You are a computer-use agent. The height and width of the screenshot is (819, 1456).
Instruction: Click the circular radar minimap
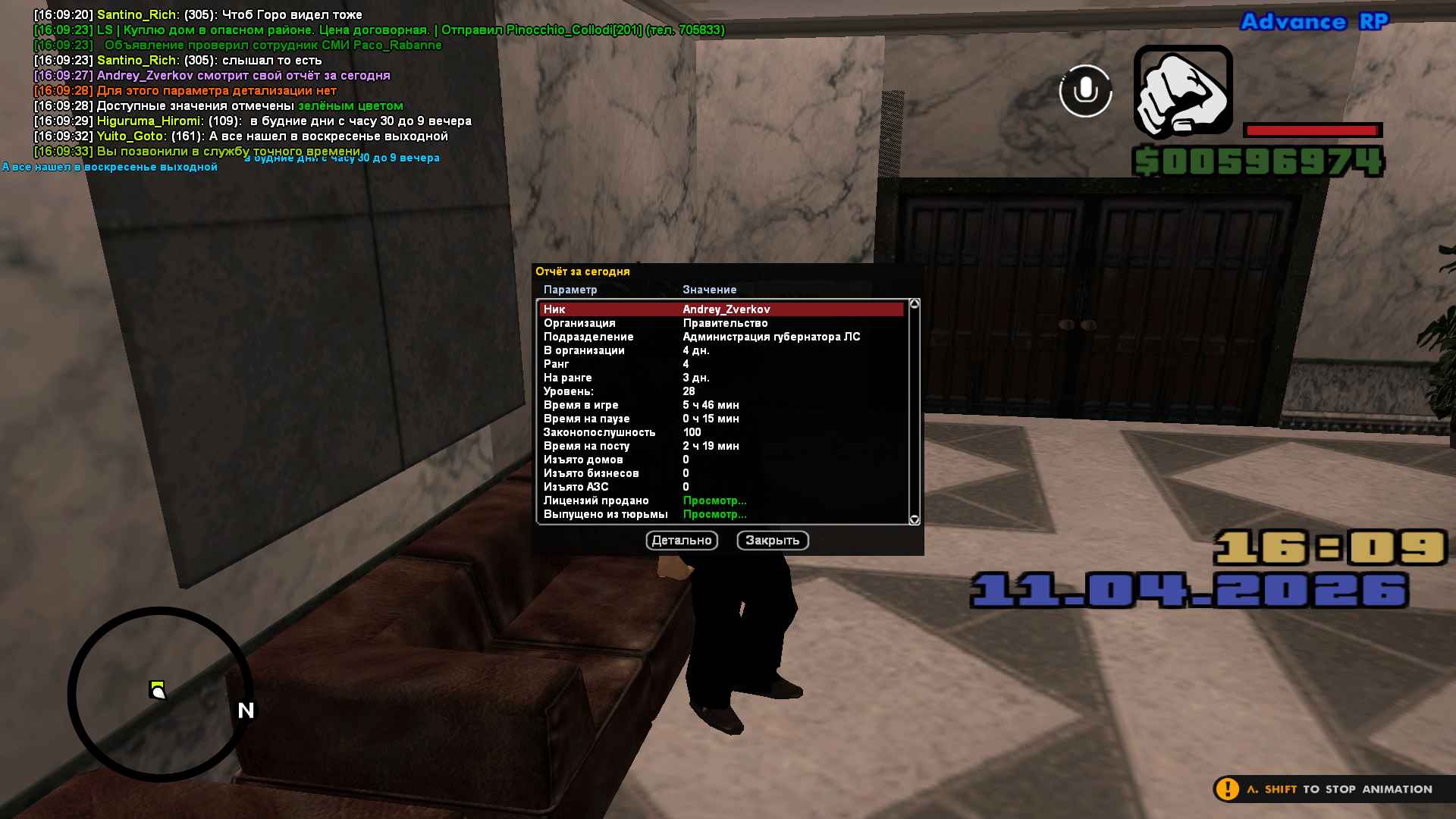point(161,694)
